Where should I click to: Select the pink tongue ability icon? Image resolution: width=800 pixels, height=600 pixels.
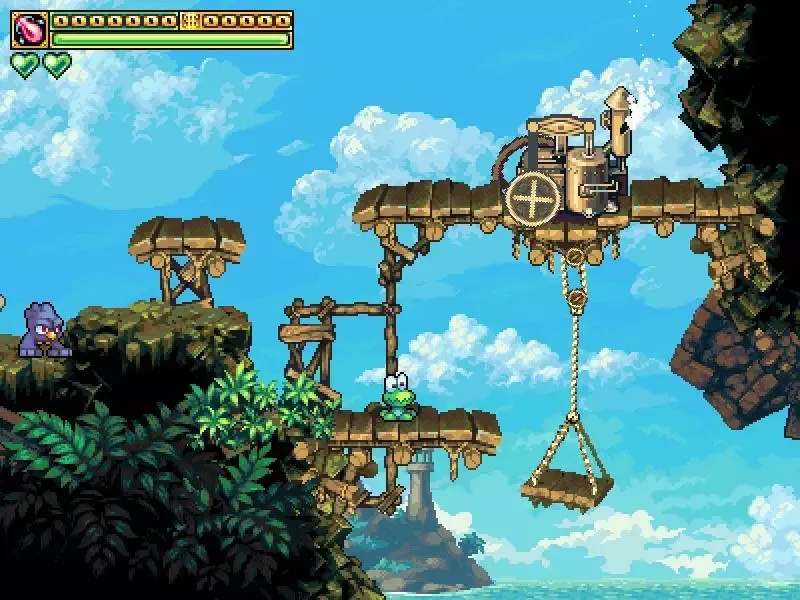(x=29, y=30)
